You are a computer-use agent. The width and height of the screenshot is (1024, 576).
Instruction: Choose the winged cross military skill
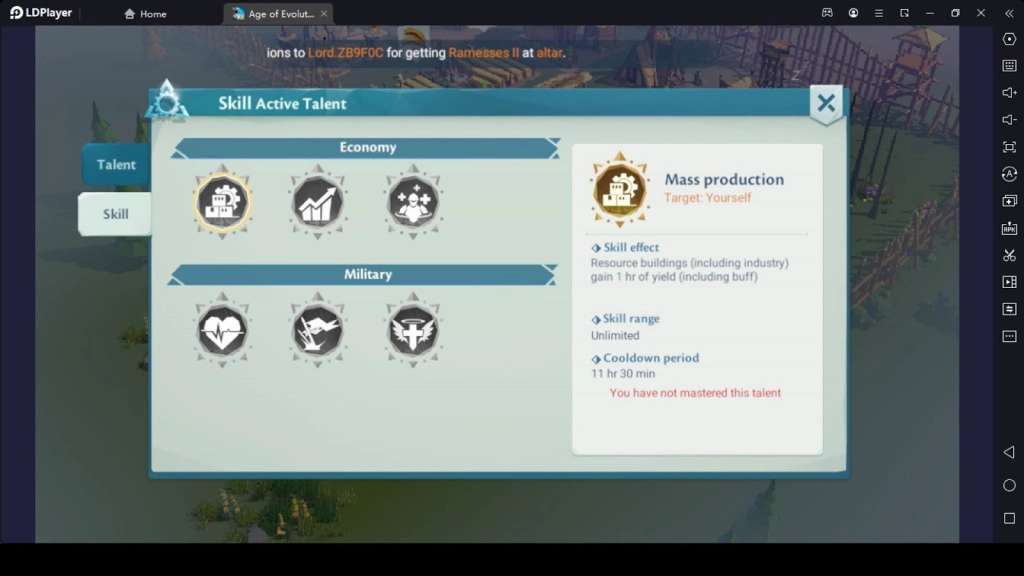pyautogui.click(x=413, y=330)
